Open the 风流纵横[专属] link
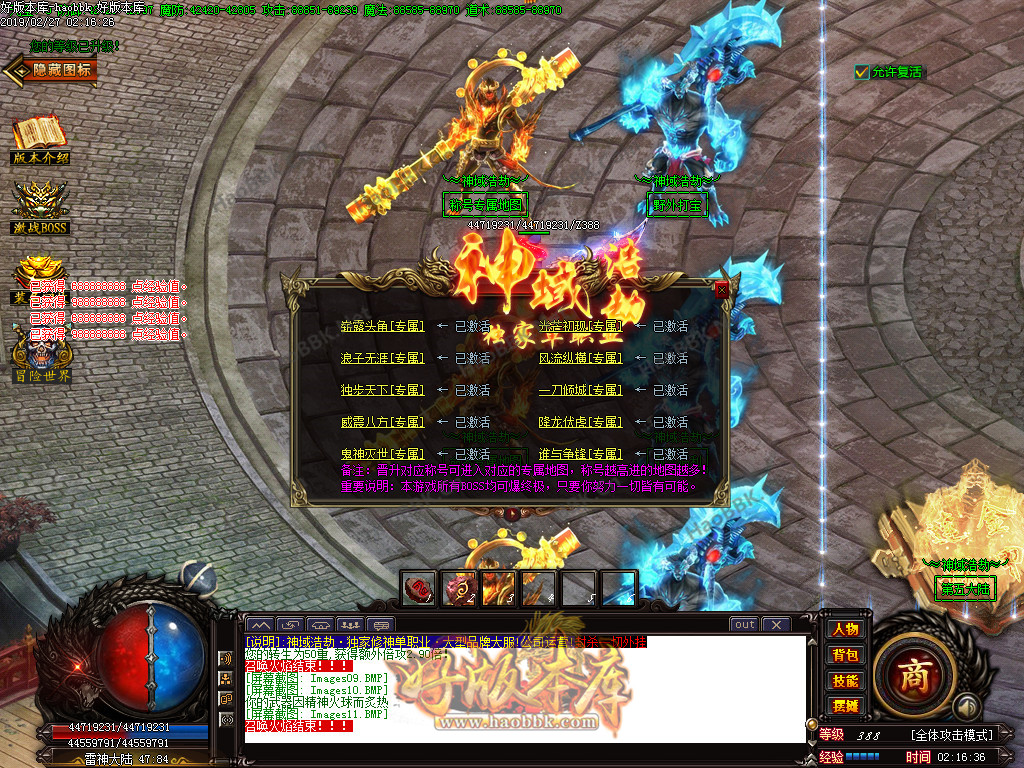The height and width of the screenshot is (768, 1024). 581,358
